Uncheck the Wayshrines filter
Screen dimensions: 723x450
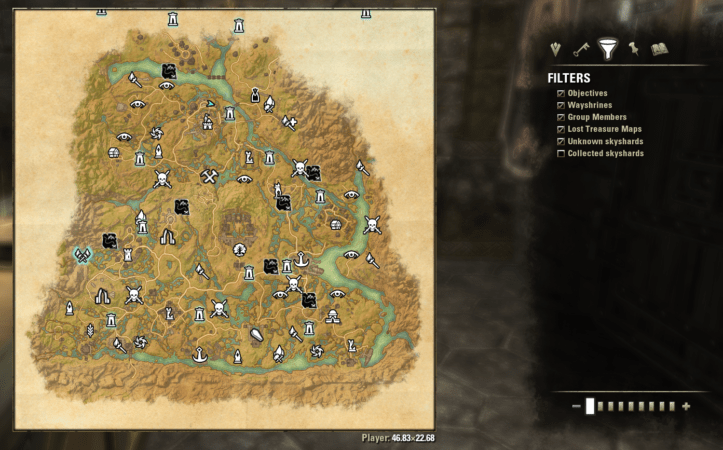tap(559, 105)
